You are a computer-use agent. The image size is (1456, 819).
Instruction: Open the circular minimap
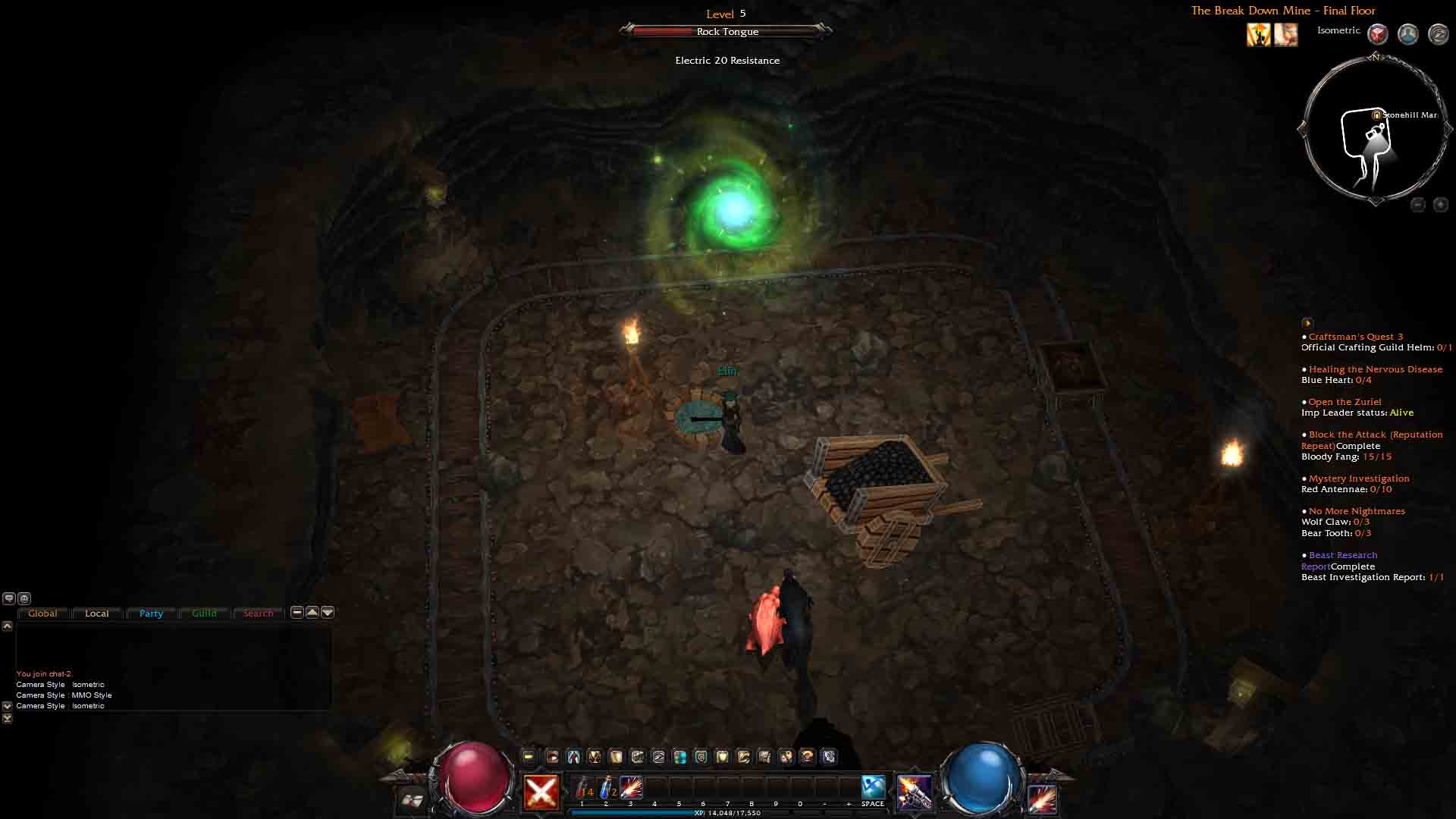1375,130
